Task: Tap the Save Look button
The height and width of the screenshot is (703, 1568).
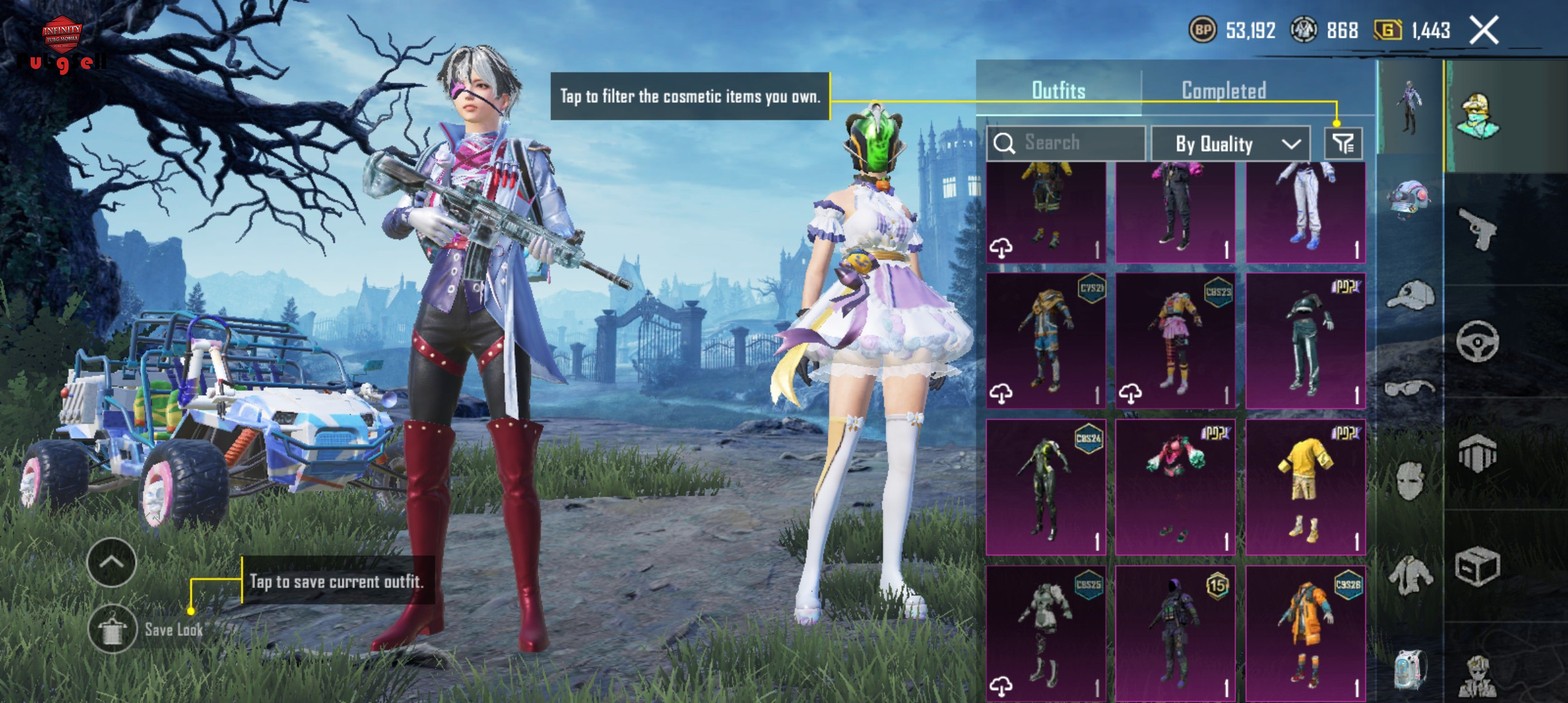Action: [113, 629]
